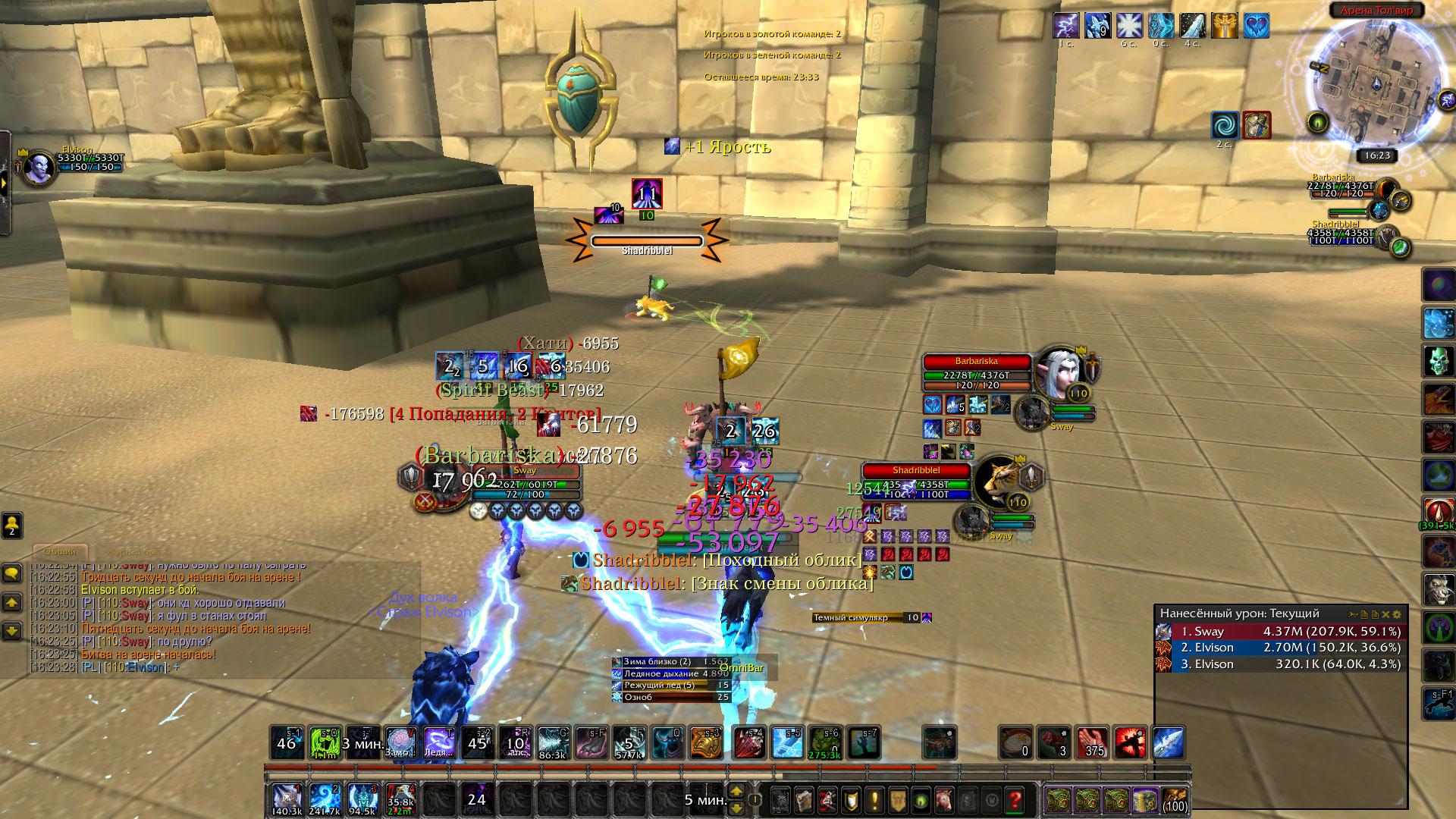The image size is (1456, 819).
Task: Click the broken heart debuff icon
Action: (1256, 26)
